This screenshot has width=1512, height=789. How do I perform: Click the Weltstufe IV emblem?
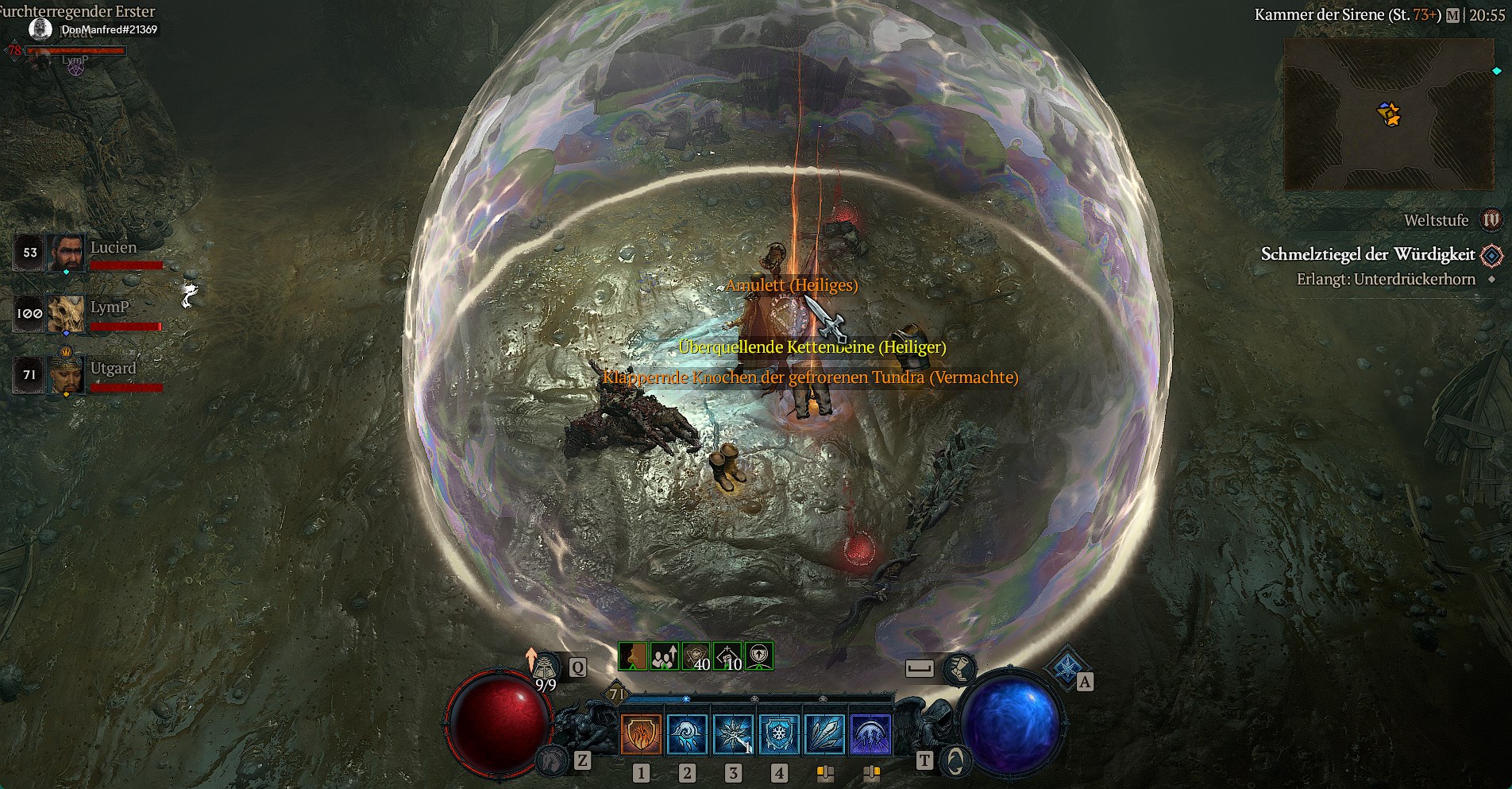pos(1491,220)
